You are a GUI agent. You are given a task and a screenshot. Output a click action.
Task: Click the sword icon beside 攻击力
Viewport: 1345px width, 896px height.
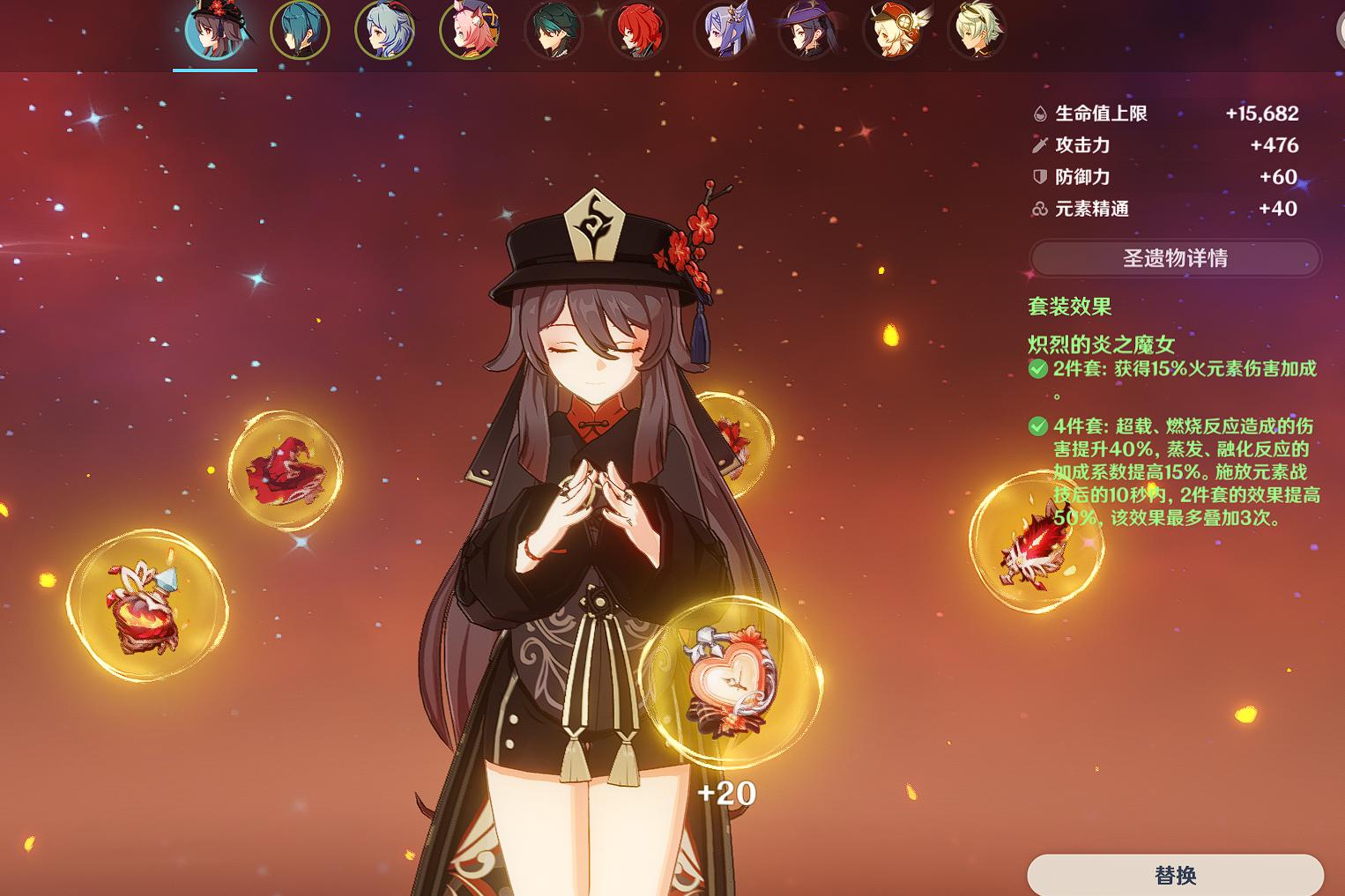tap(1041, 144)
